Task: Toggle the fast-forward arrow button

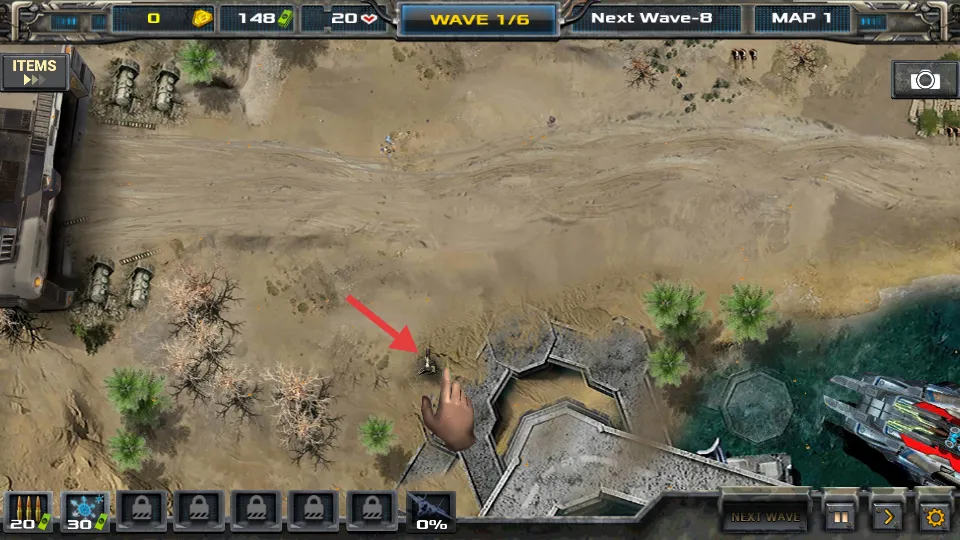Action: [887, 516]
